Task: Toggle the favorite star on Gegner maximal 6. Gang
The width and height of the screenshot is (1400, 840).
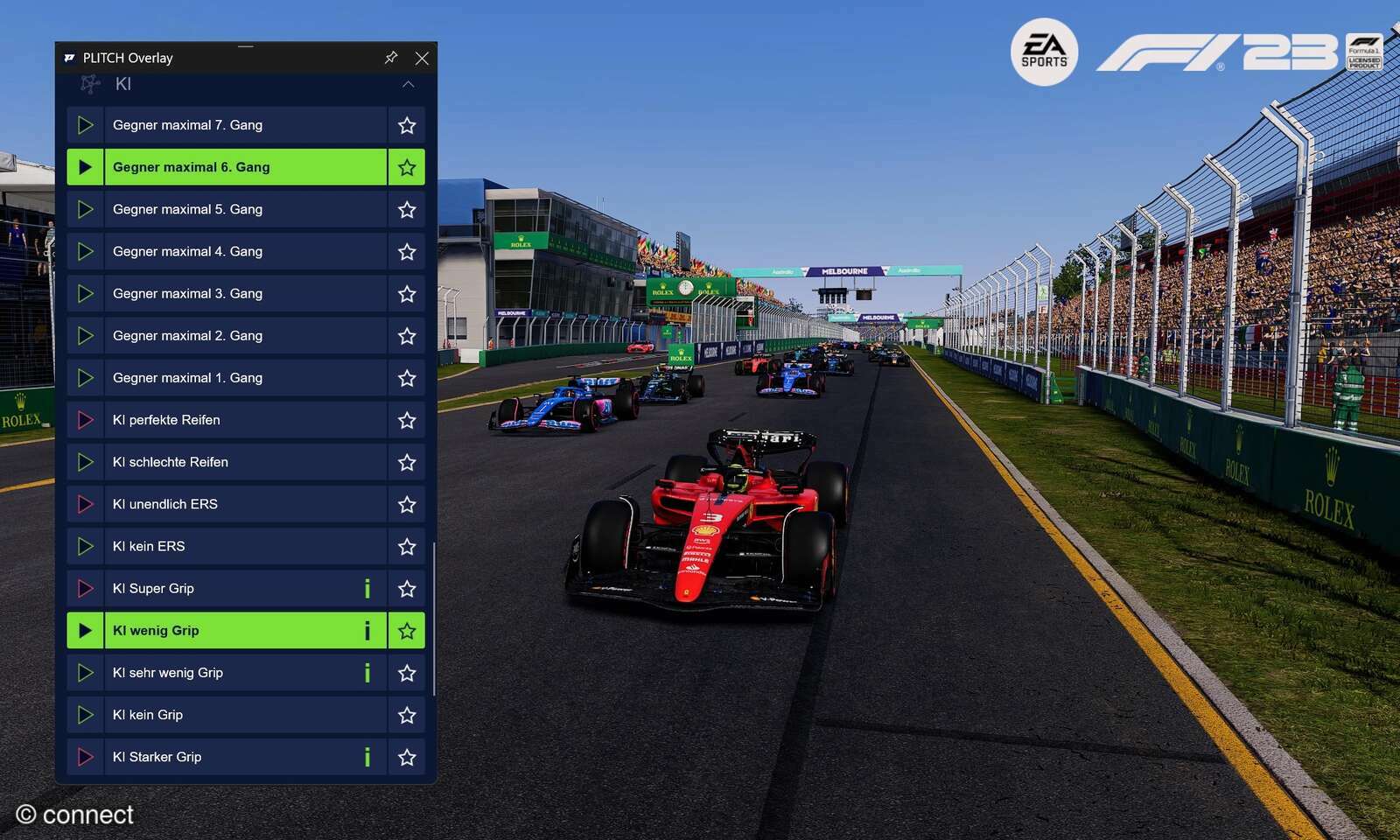Action: click(406, 166)
